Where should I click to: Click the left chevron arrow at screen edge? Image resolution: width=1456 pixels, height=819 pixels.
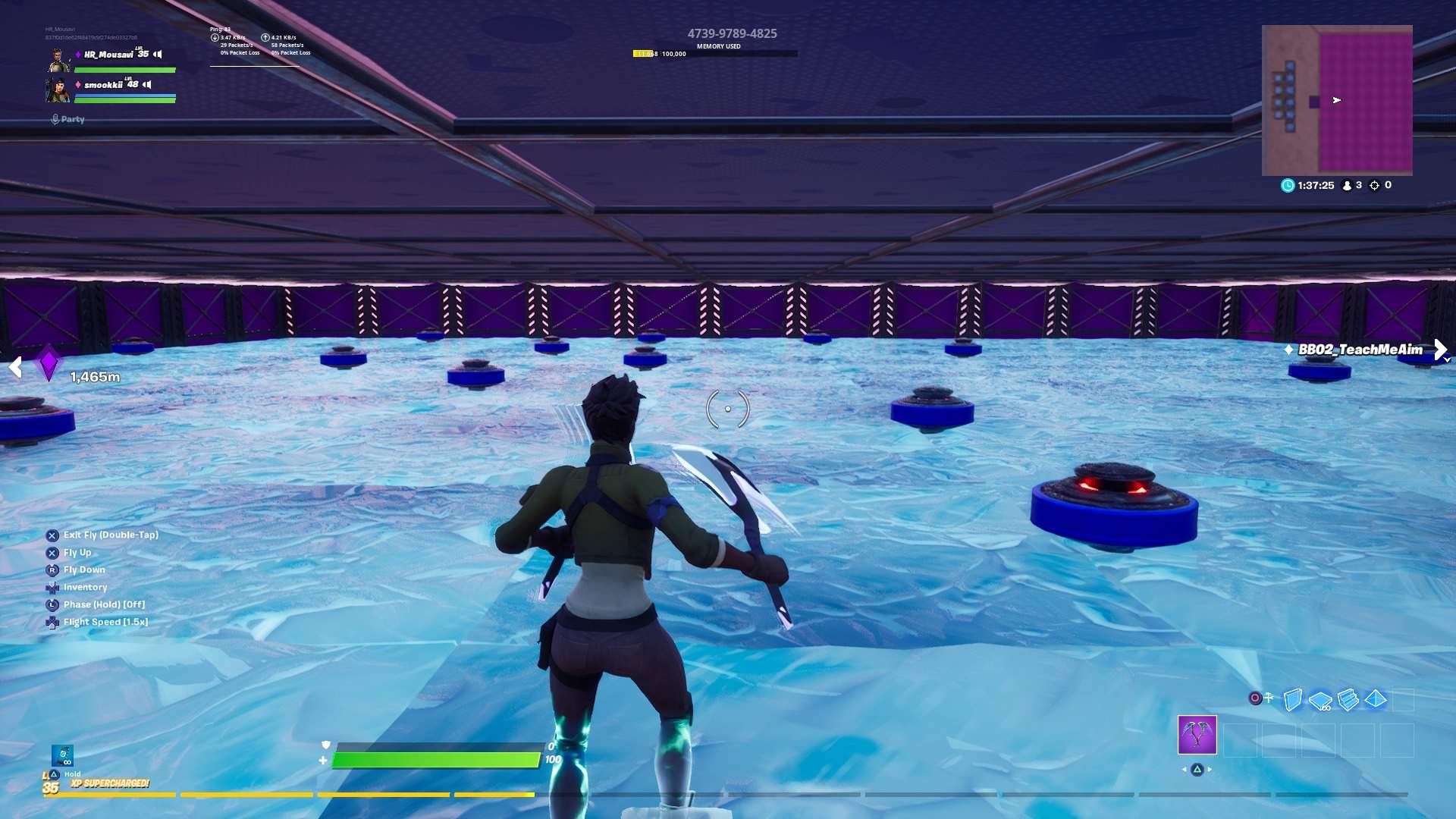click(15, 367)
